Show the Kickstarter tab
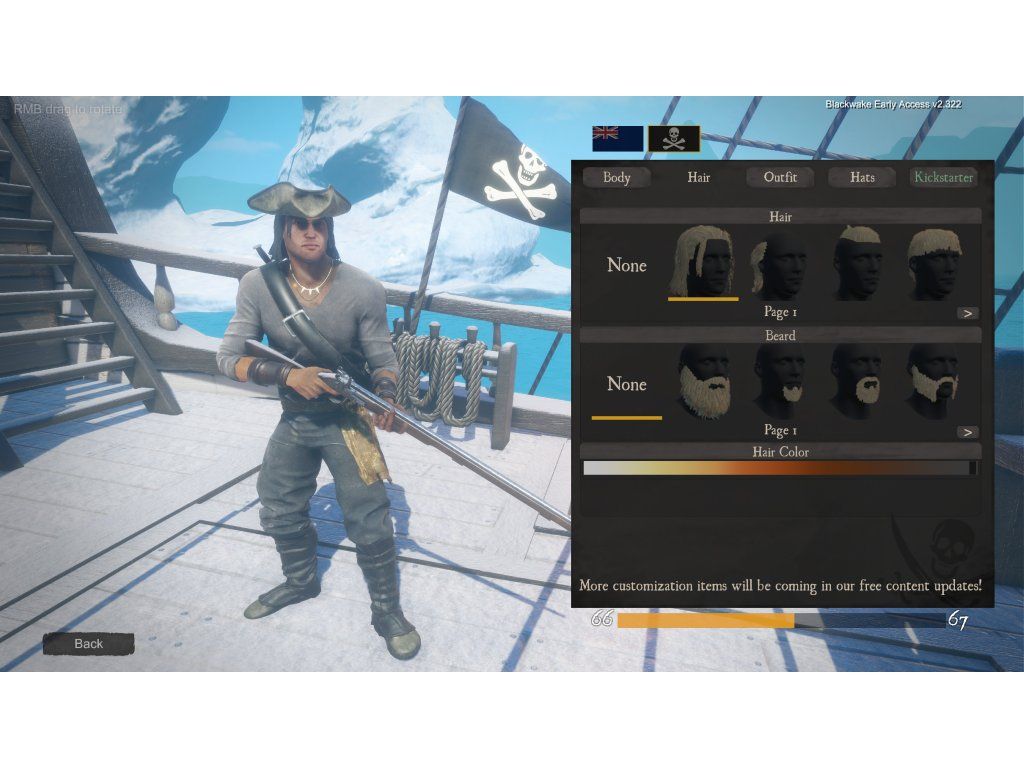 [943, 178]
